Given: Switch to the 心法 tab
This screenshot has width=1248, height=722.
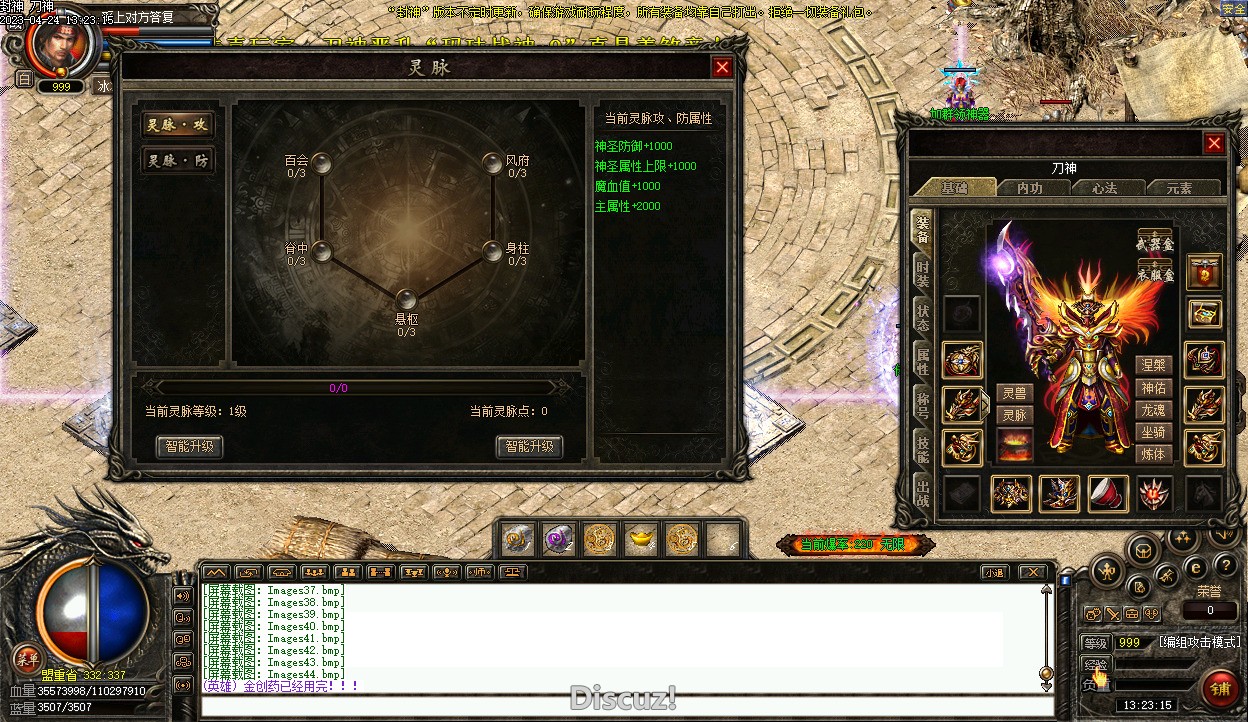Looking at the screenshot, I should [1104, 188].
